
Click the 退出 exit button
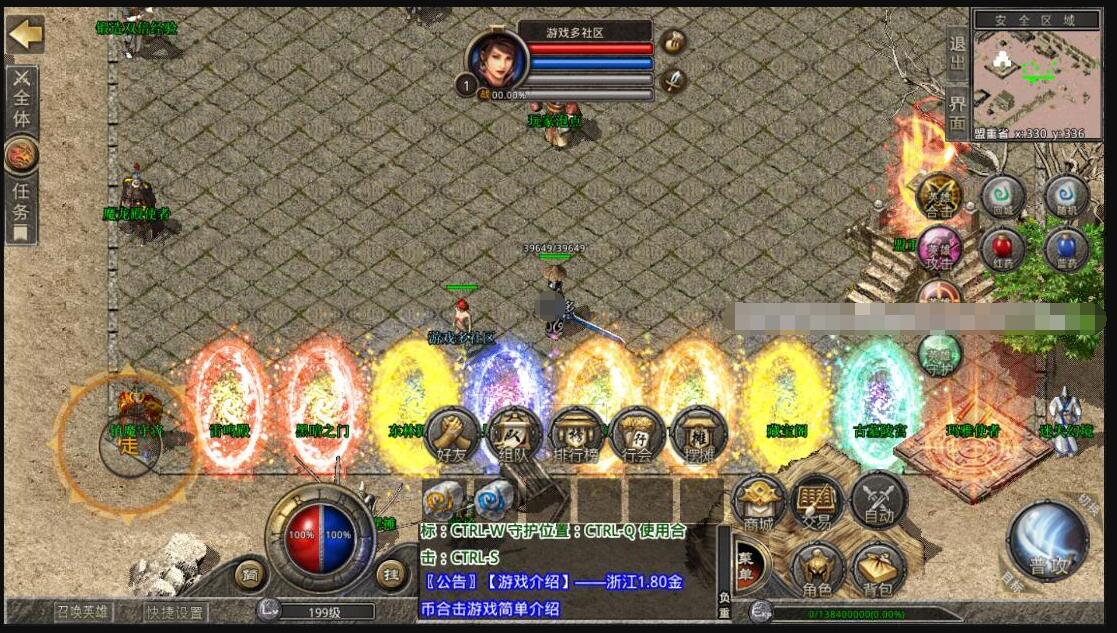(x=957, y=54)
